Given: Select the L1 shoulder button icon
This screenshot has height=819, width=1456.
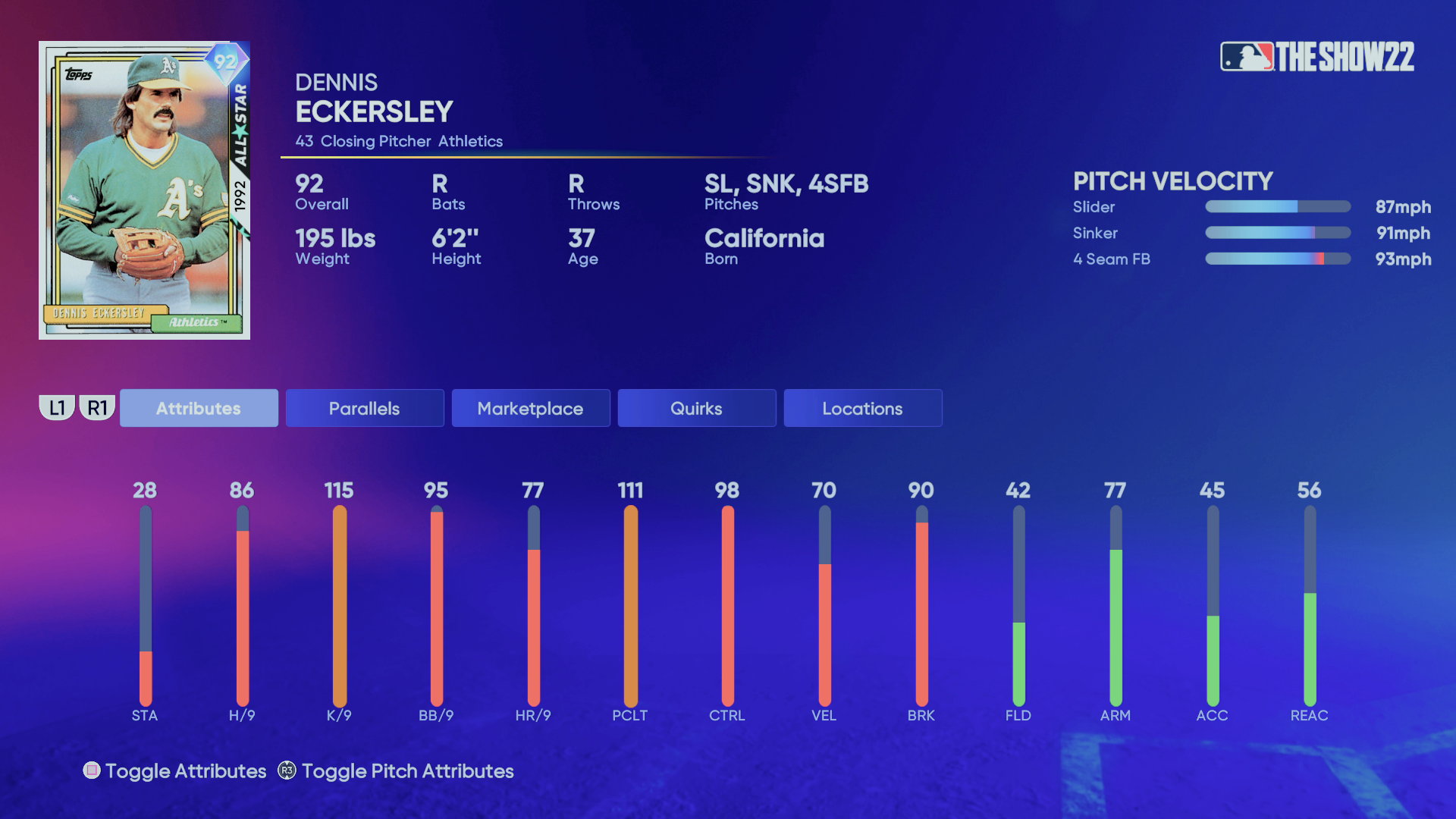Looking at the screenshot, I should [58, 406].
